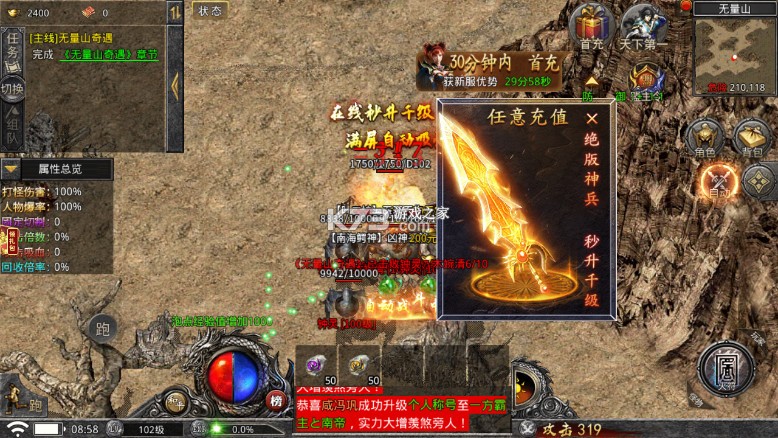This screenshot has width=778, height=438.
Task: Follow the 《无量山奇遇》章节 quest link
Action: pos(109,54)
